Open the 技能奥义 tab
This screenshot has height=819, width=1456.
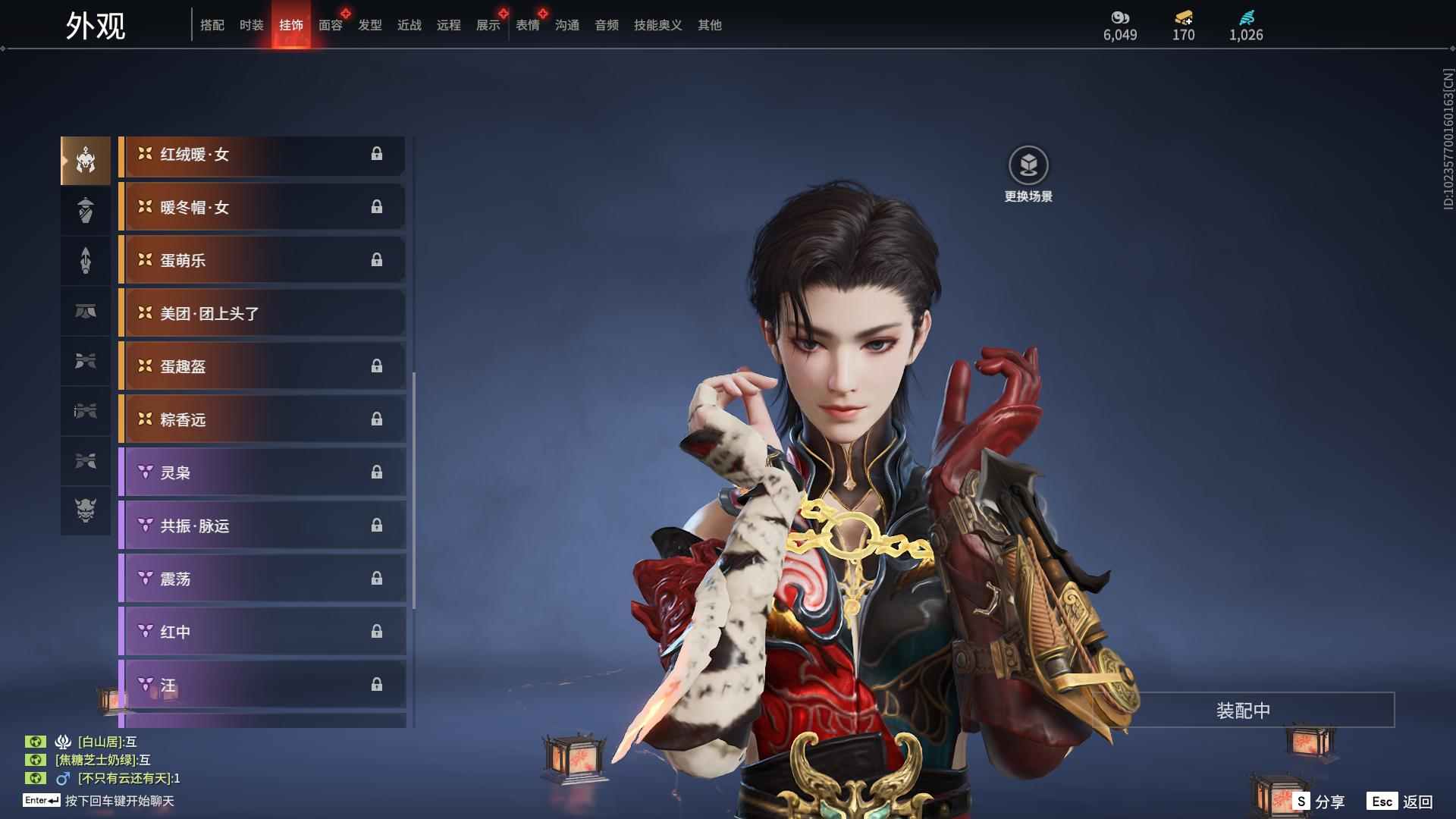coord(657,25)
